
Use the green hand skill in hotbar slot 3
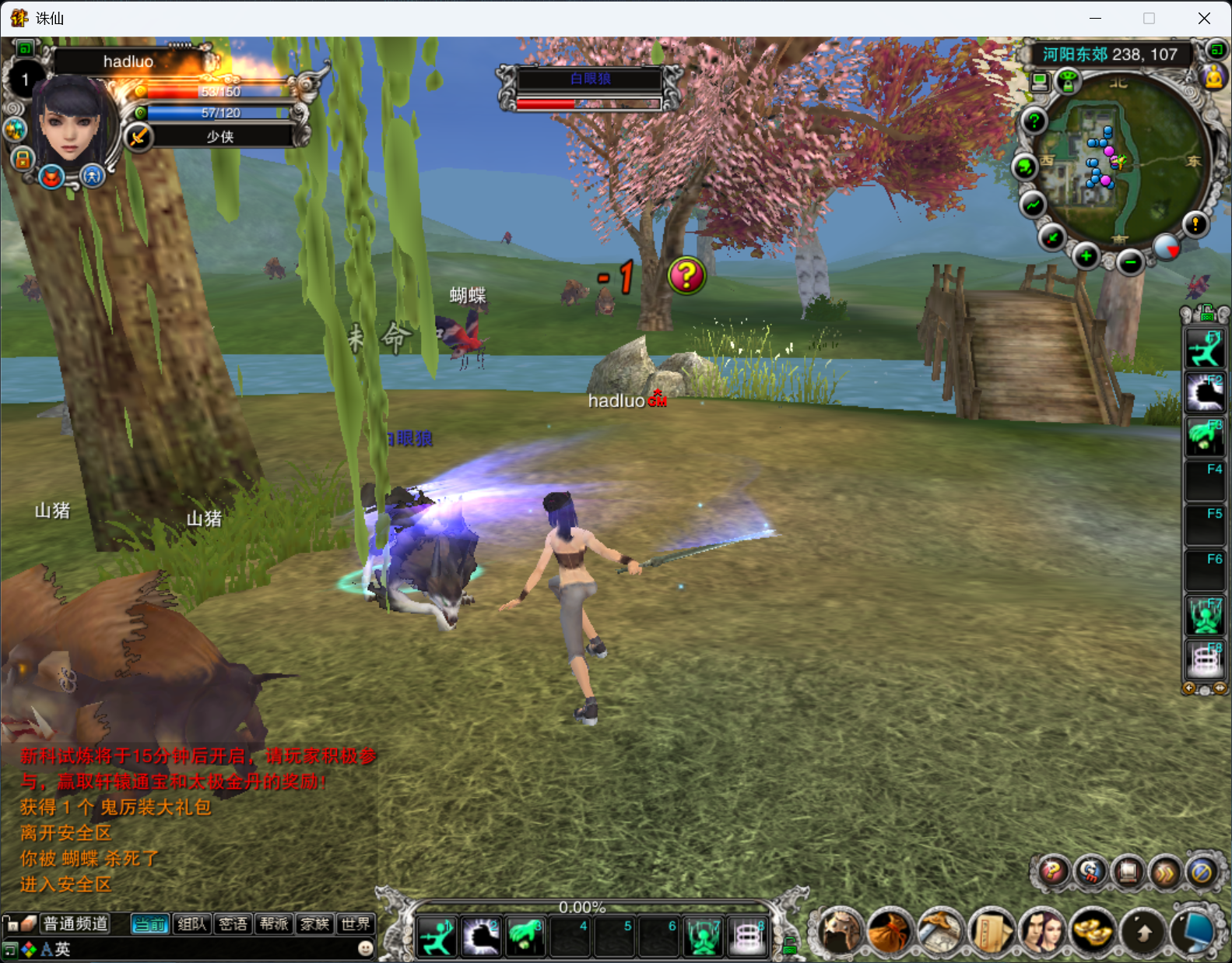pos(525,937)
